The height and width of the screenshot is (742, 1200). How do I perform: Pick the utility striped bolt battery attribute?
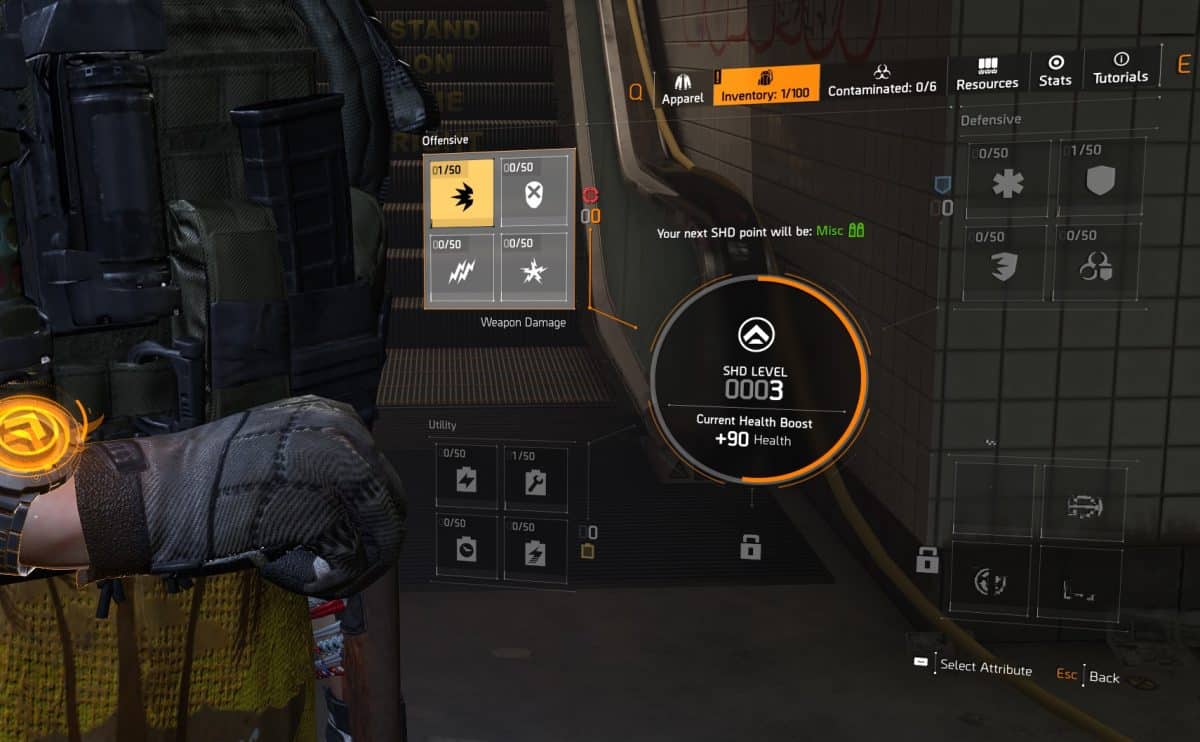[535, 549]
